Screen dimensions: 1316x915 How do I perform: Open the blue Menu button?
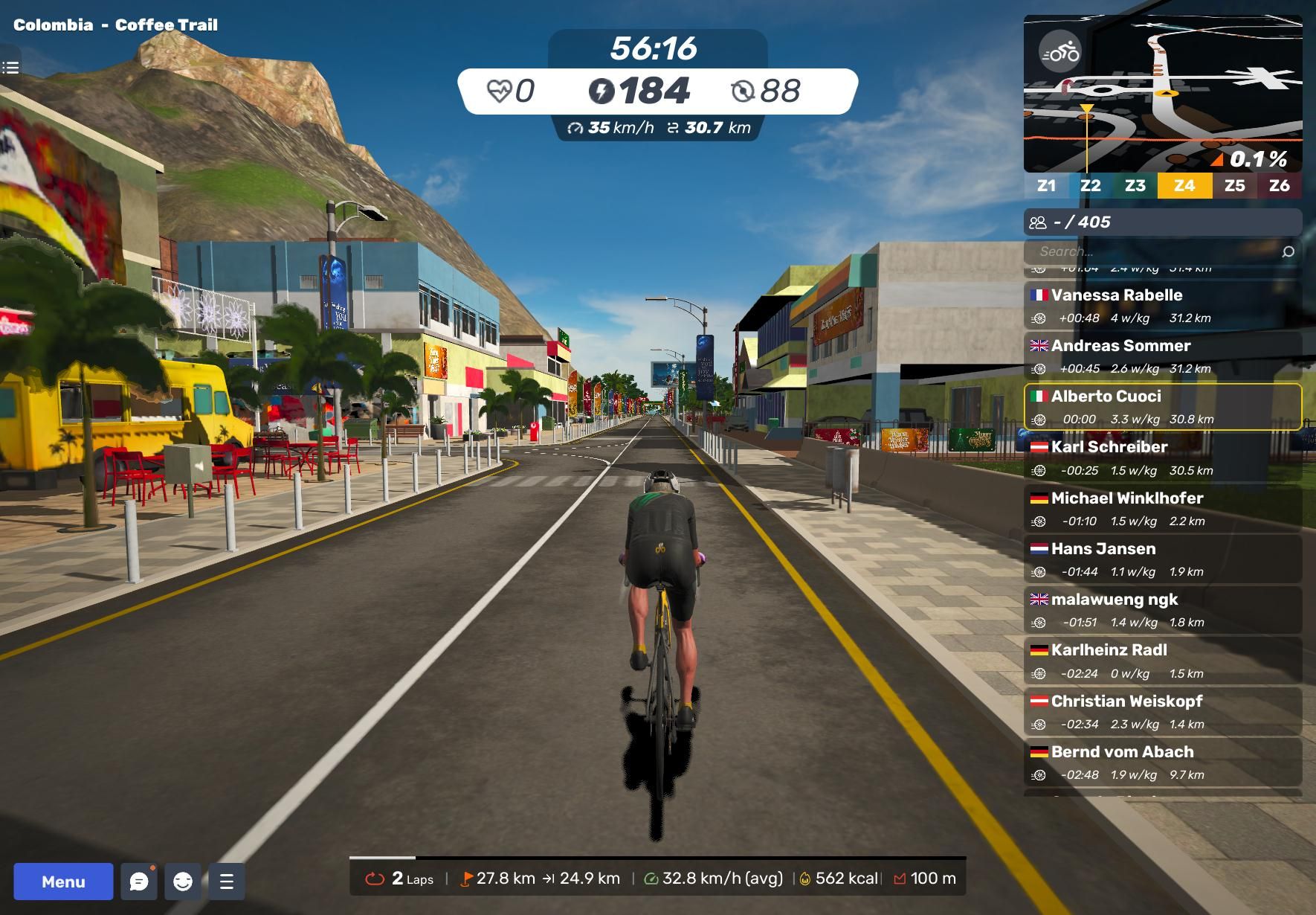point(63,882)
